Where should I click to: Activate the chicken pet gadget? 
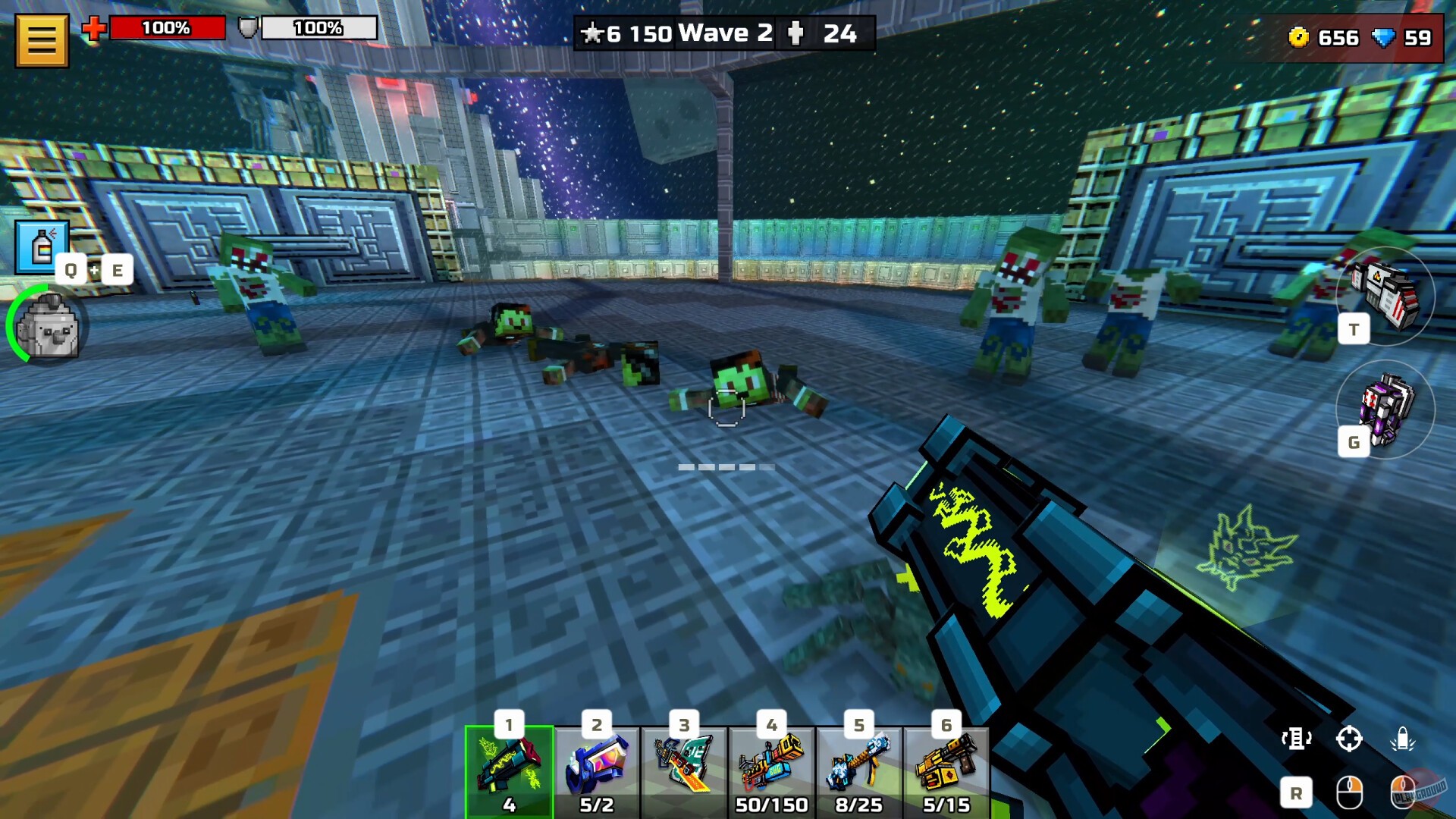click(x=47, y=330)
